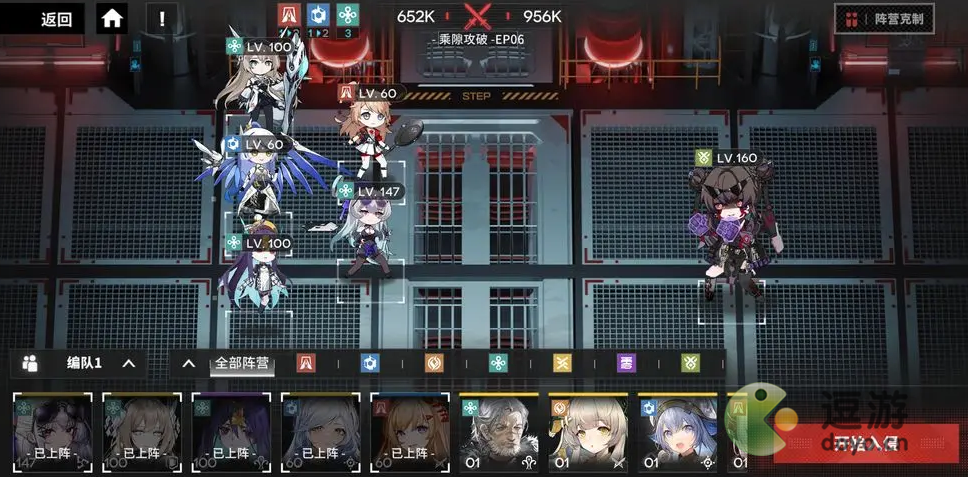This screenshot has width=968, height=477.
Task: Start the battle with the red button
Action: (866, 442)
